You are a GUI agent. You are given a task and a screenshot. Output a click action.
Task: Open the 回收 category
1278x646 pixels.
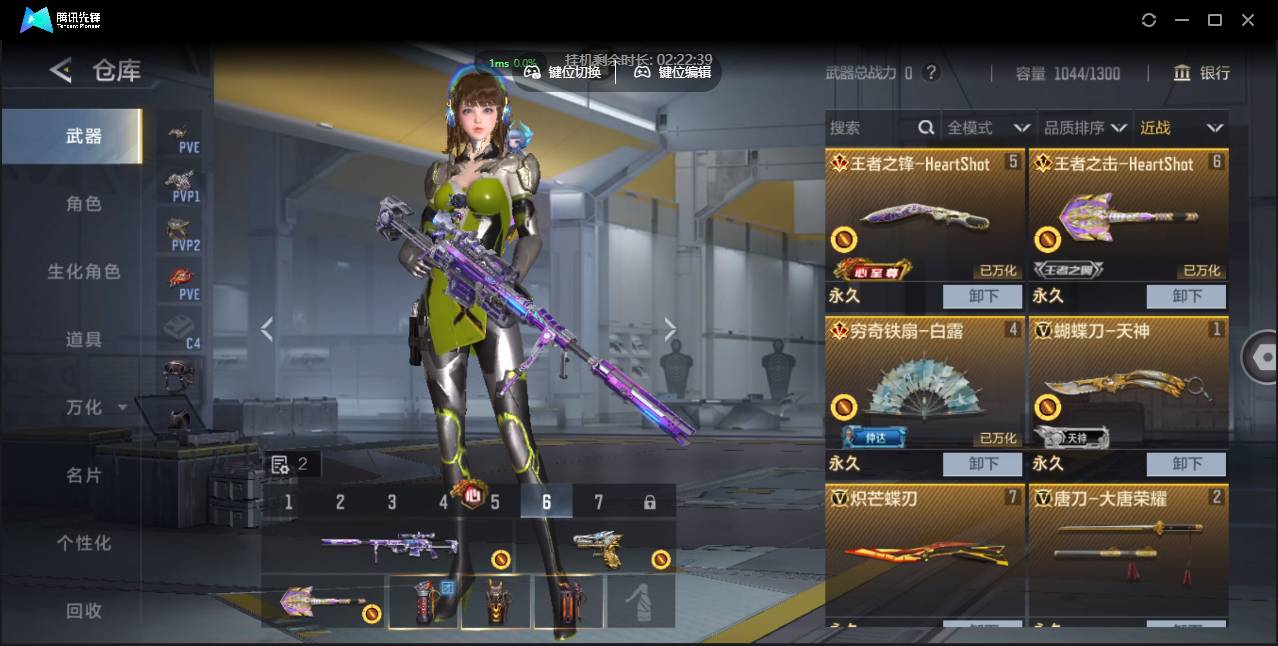tap(84, 610)
